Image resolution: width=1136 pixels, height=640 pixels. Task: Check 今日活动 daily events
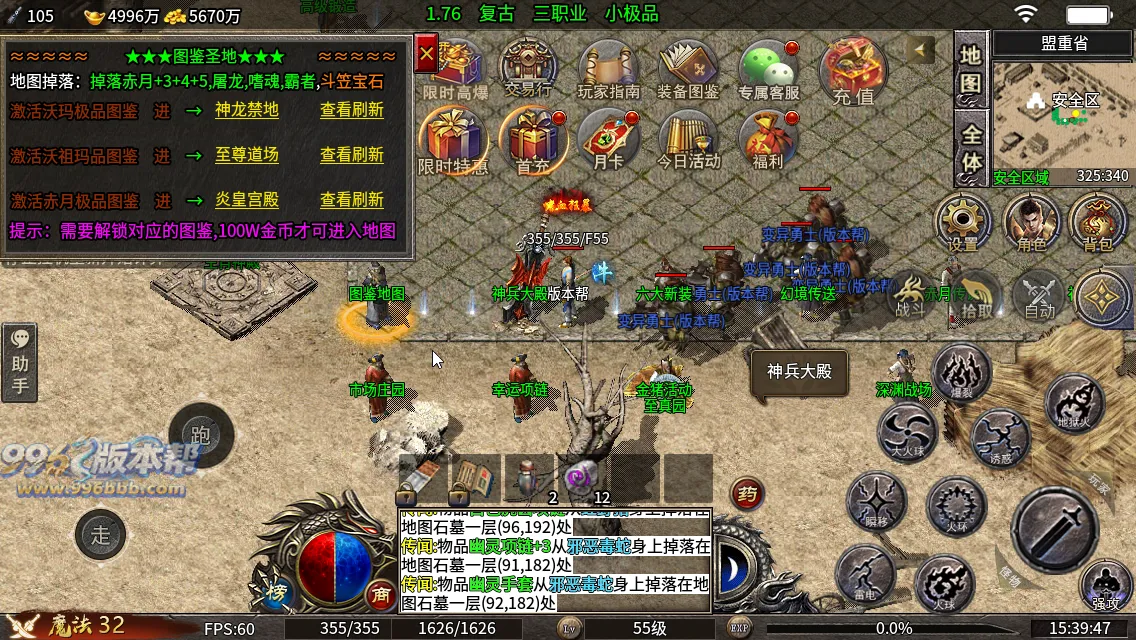(x=688, y=142)
